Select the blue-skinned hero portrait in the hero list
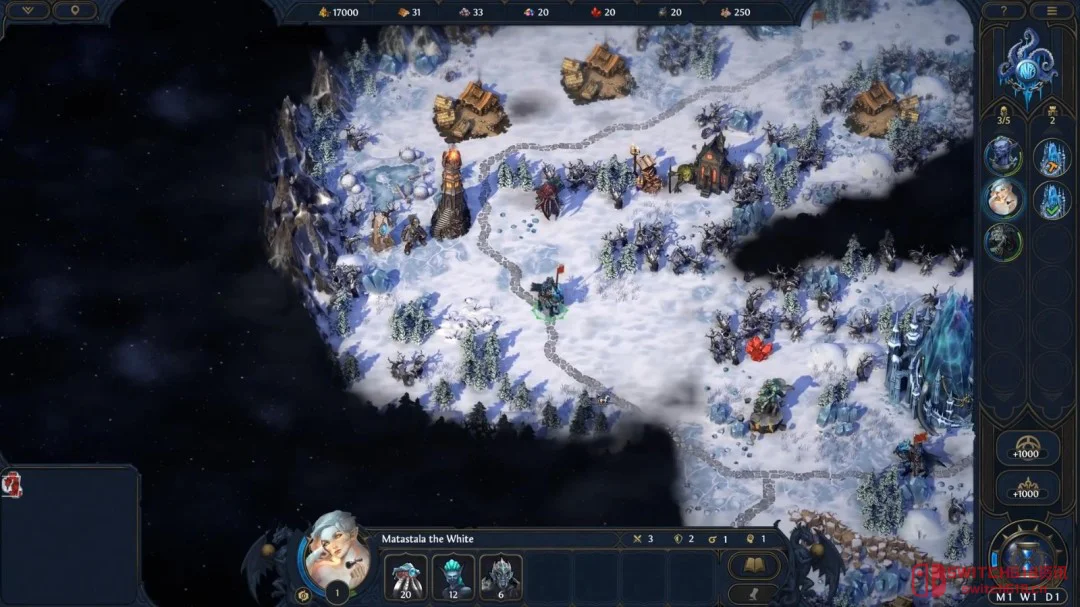The width and height of the screenshot is (1080, 607). pyautogui.click(x=1003, y=155)
